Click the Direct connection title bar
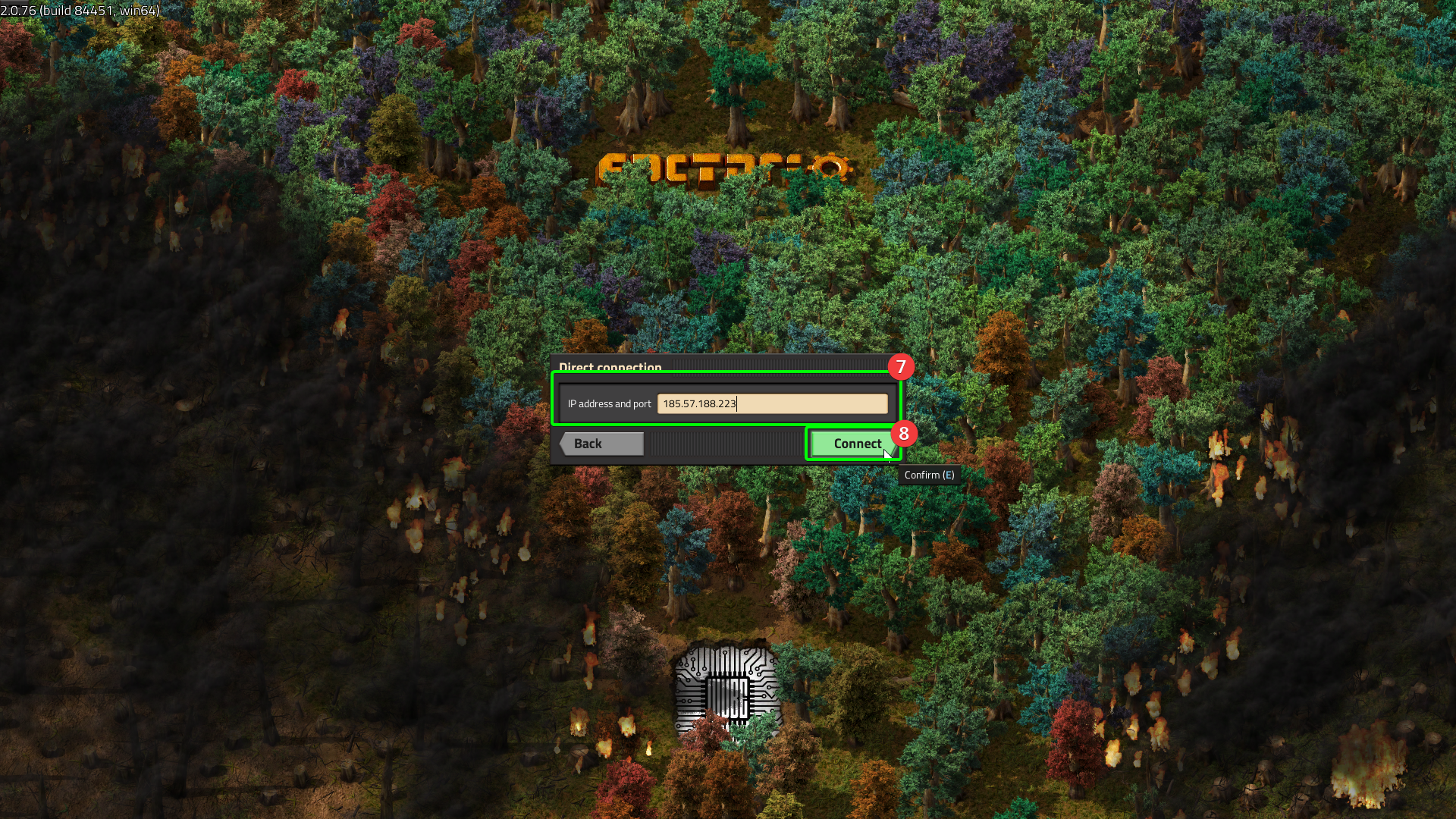The width and height of the screenshot is (1456, 819). tap(611, 368)
